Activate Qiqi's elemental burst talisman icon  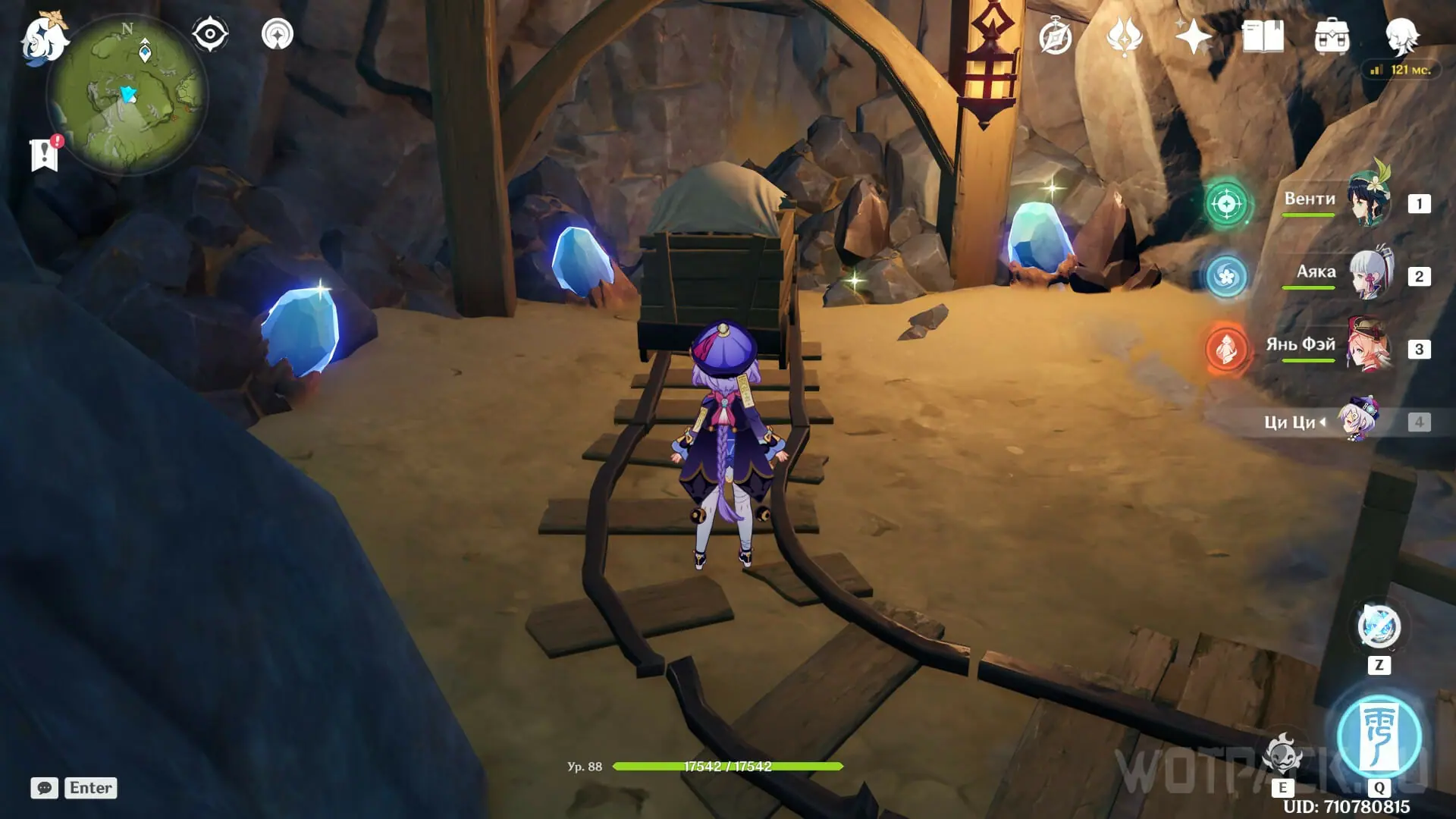coord(1379,736)
